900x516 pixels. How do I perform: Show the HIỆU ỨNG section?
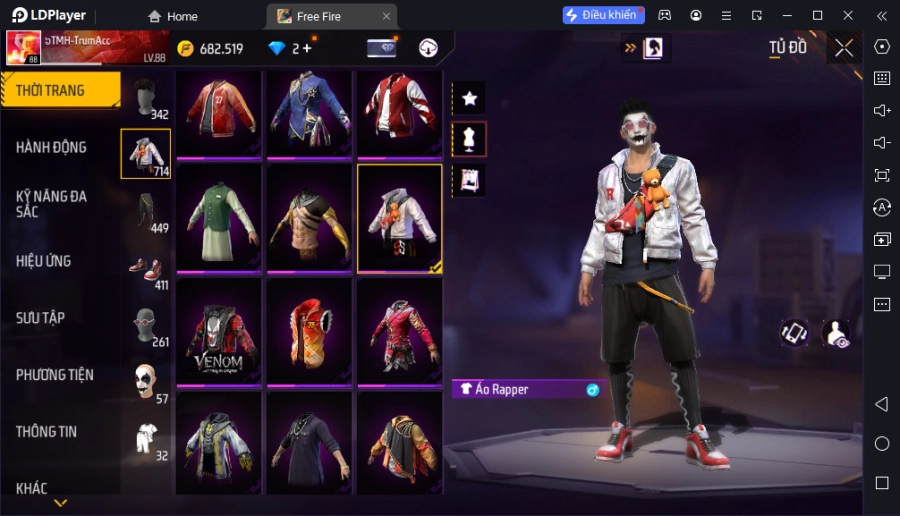(x=44, y=261)
